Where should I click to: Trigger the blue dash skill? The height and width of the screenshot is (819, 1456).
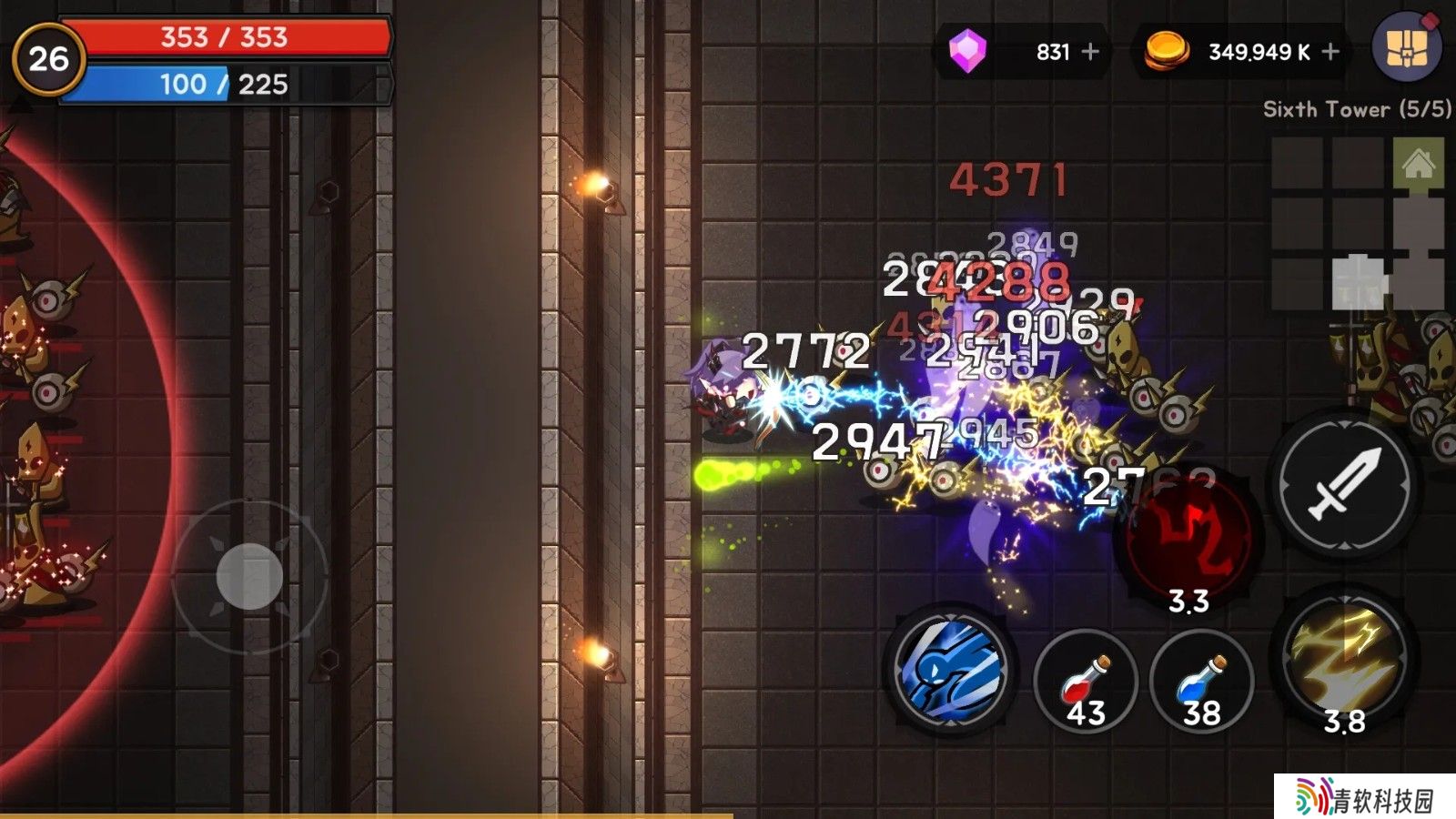point(952,671)
